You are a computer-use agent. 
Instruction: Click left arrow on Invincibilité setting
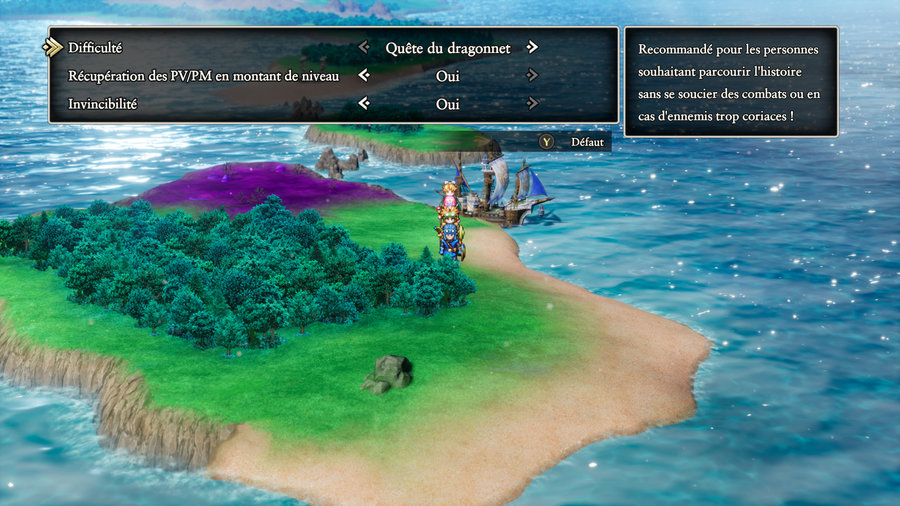coord(364,103)
